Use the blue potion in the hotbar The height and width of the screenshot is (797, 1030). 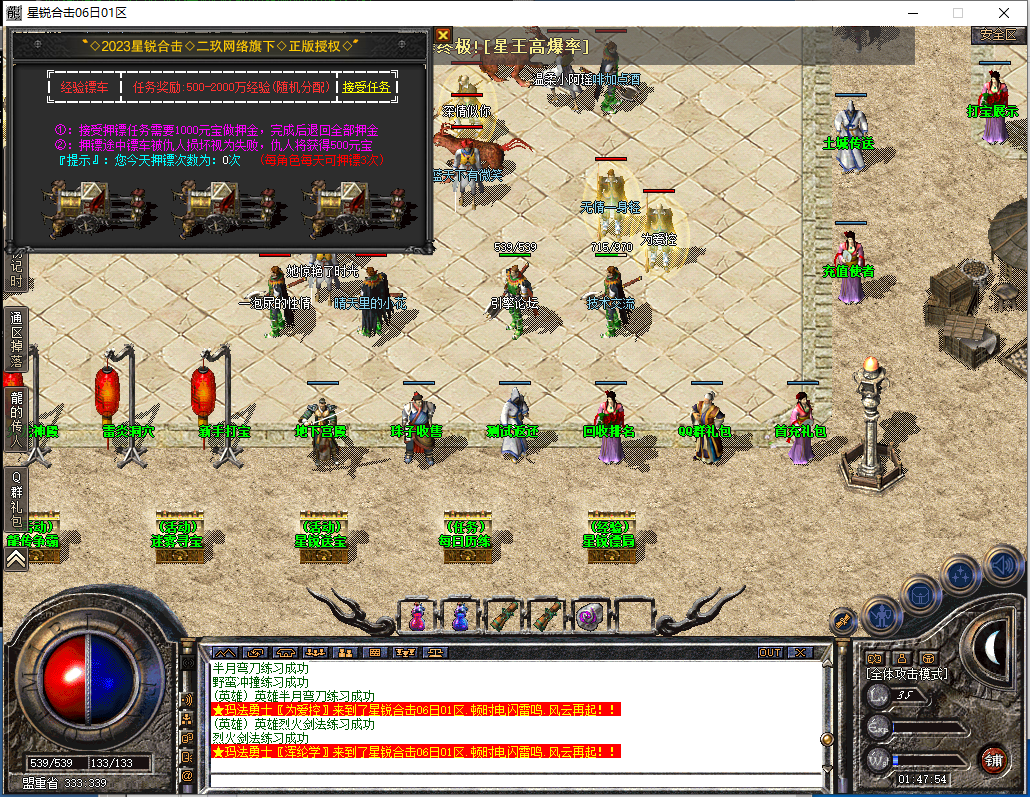460,617
